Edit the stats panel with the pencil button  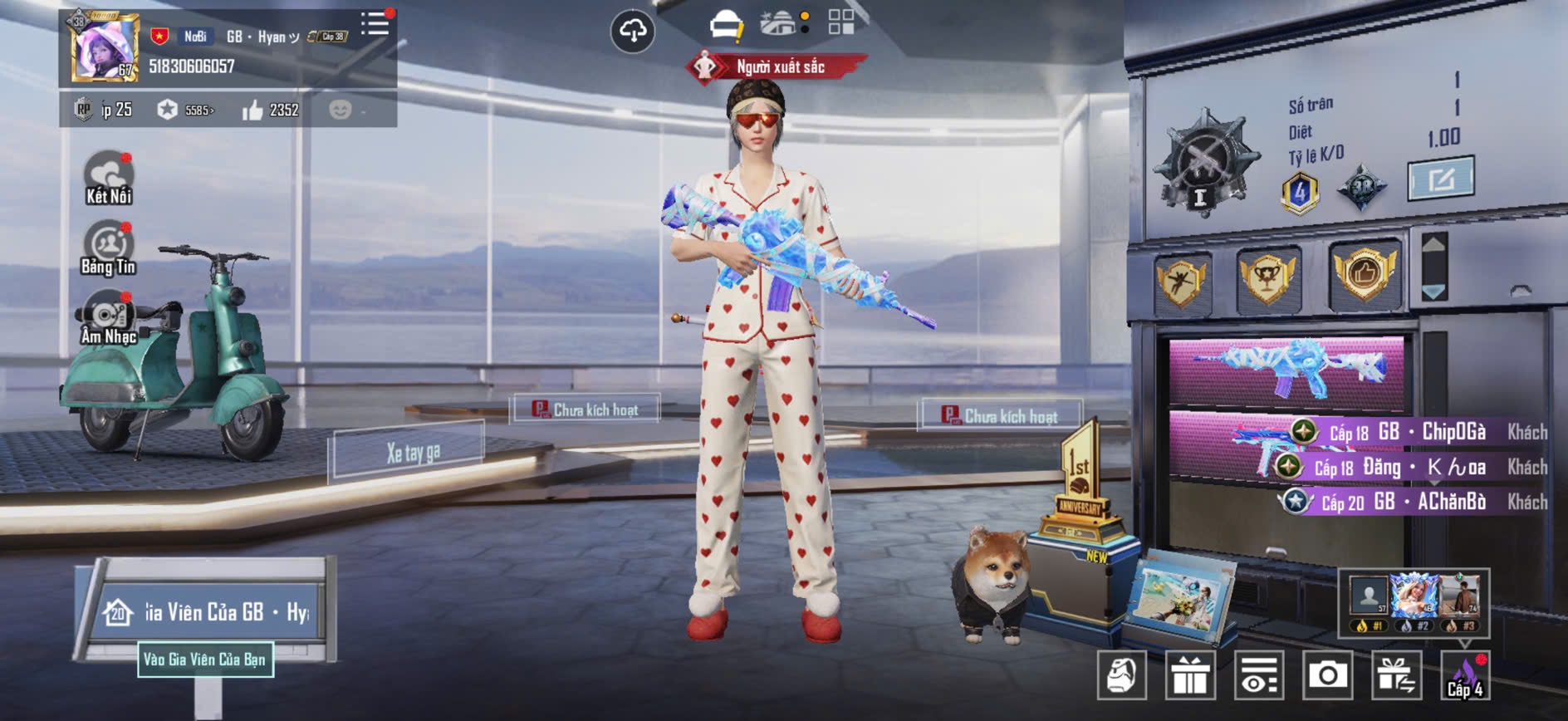(x=1440, y=178)
